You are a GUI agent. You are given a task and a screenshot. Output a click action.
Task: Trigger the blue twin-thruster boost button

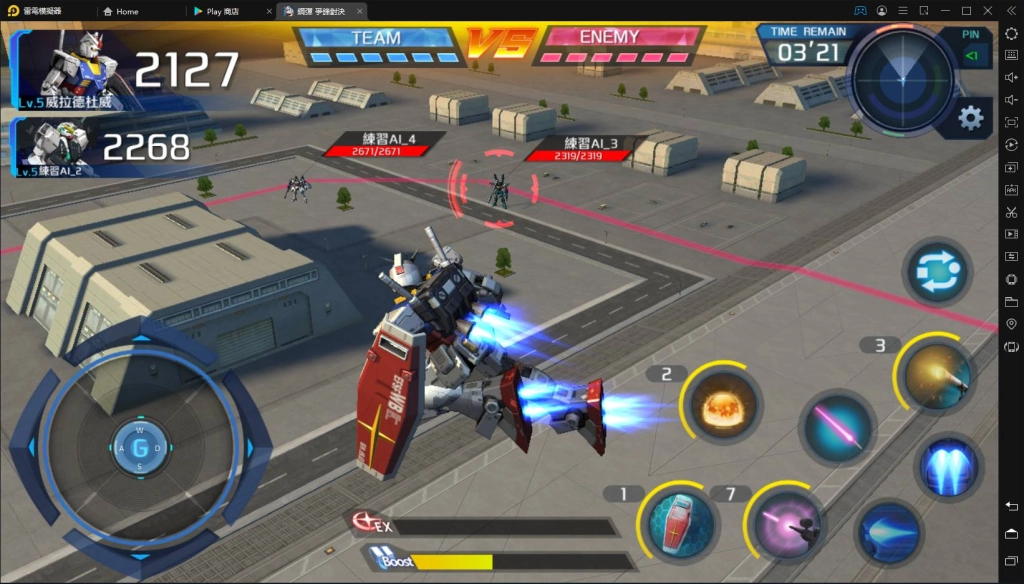tap(948, 467)
